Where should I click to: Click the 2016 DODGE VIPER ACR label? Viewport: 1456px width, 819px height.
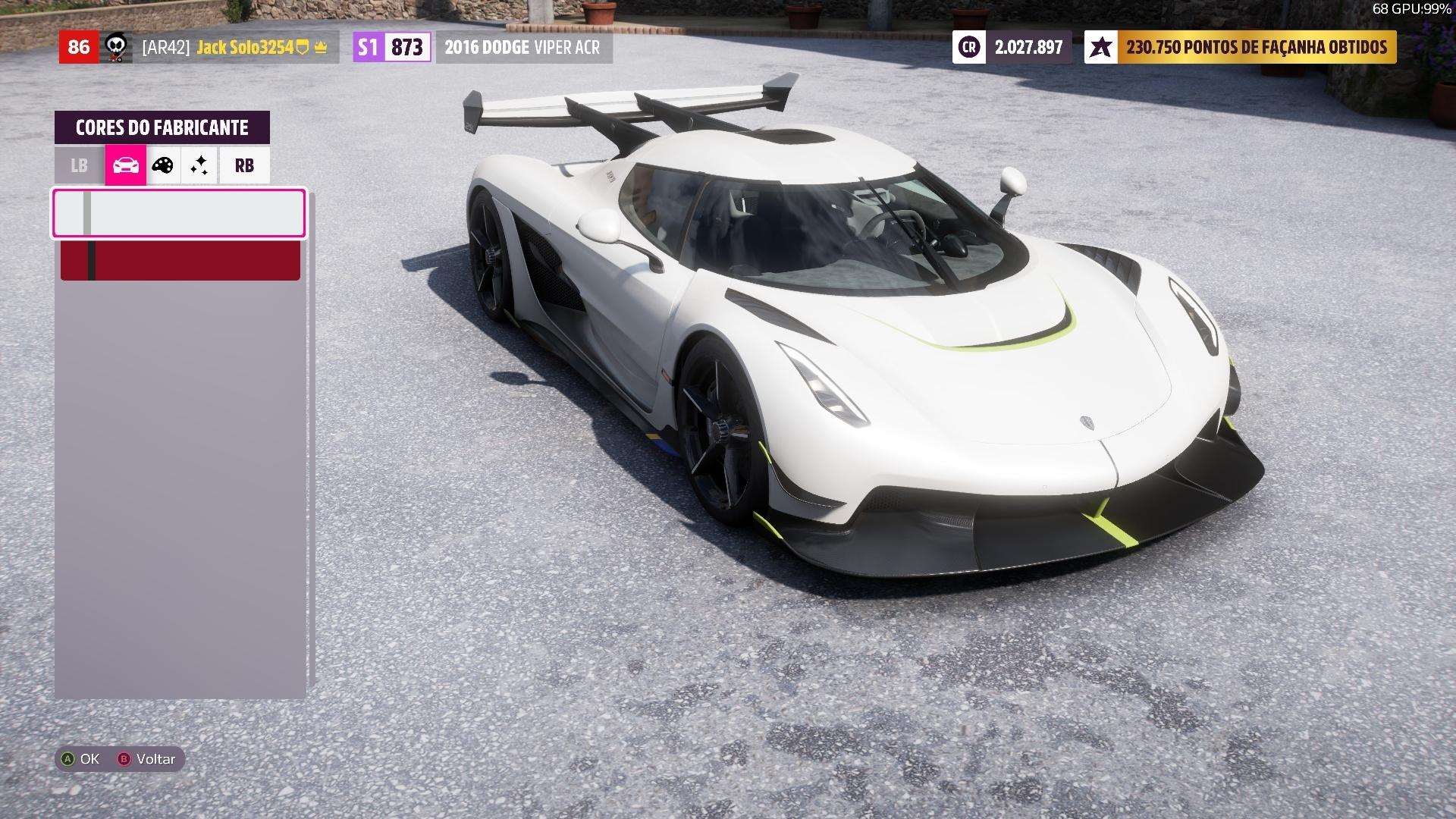522,47
